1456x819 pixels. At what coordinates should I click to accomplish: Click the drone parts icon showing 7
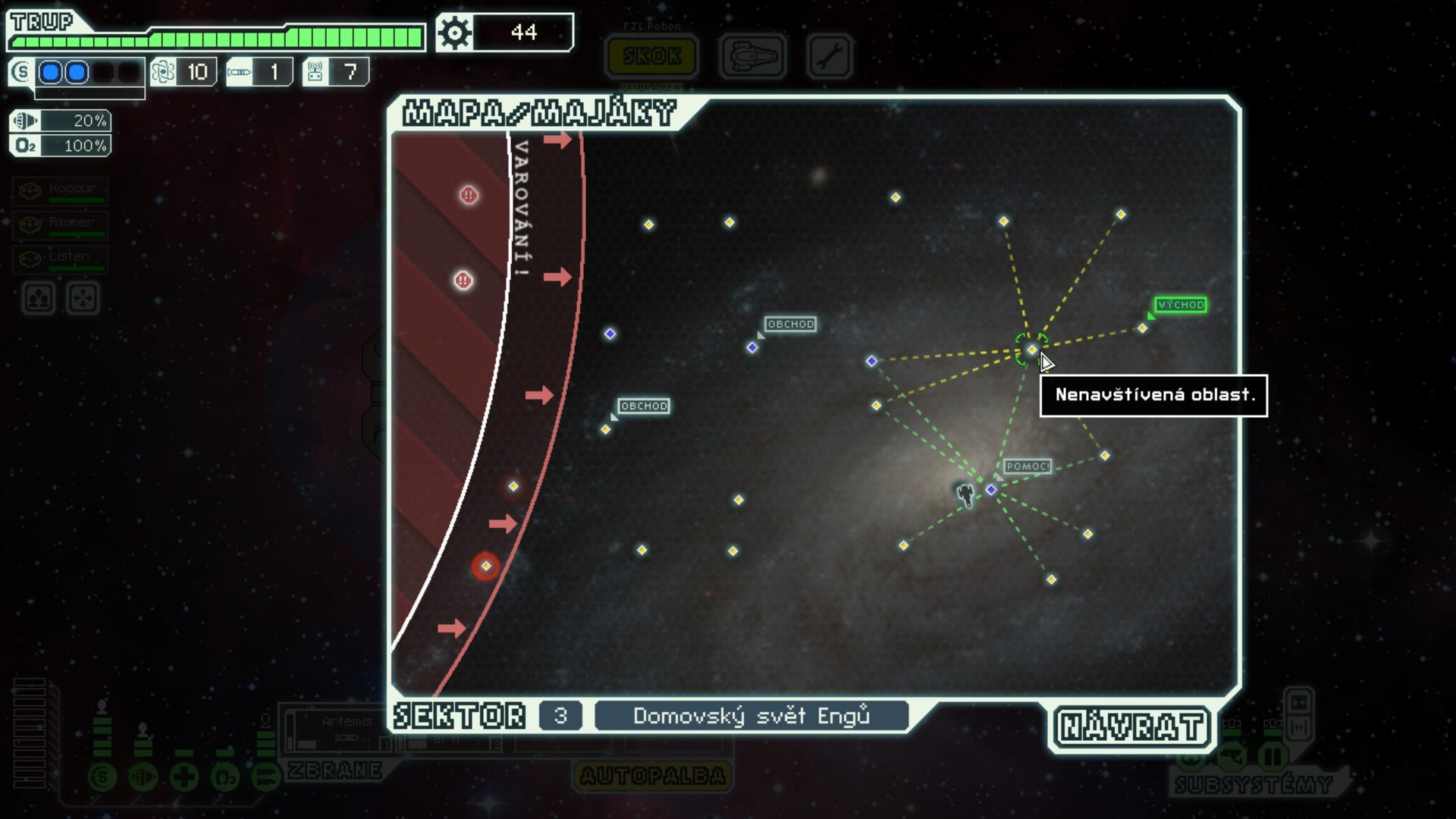[x=315, y=71]
